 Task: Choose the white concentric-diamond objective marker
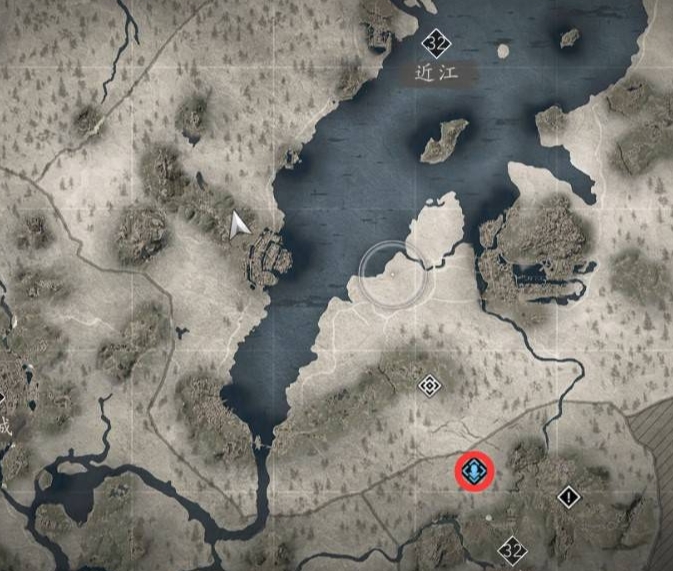[x=429, y=385]
